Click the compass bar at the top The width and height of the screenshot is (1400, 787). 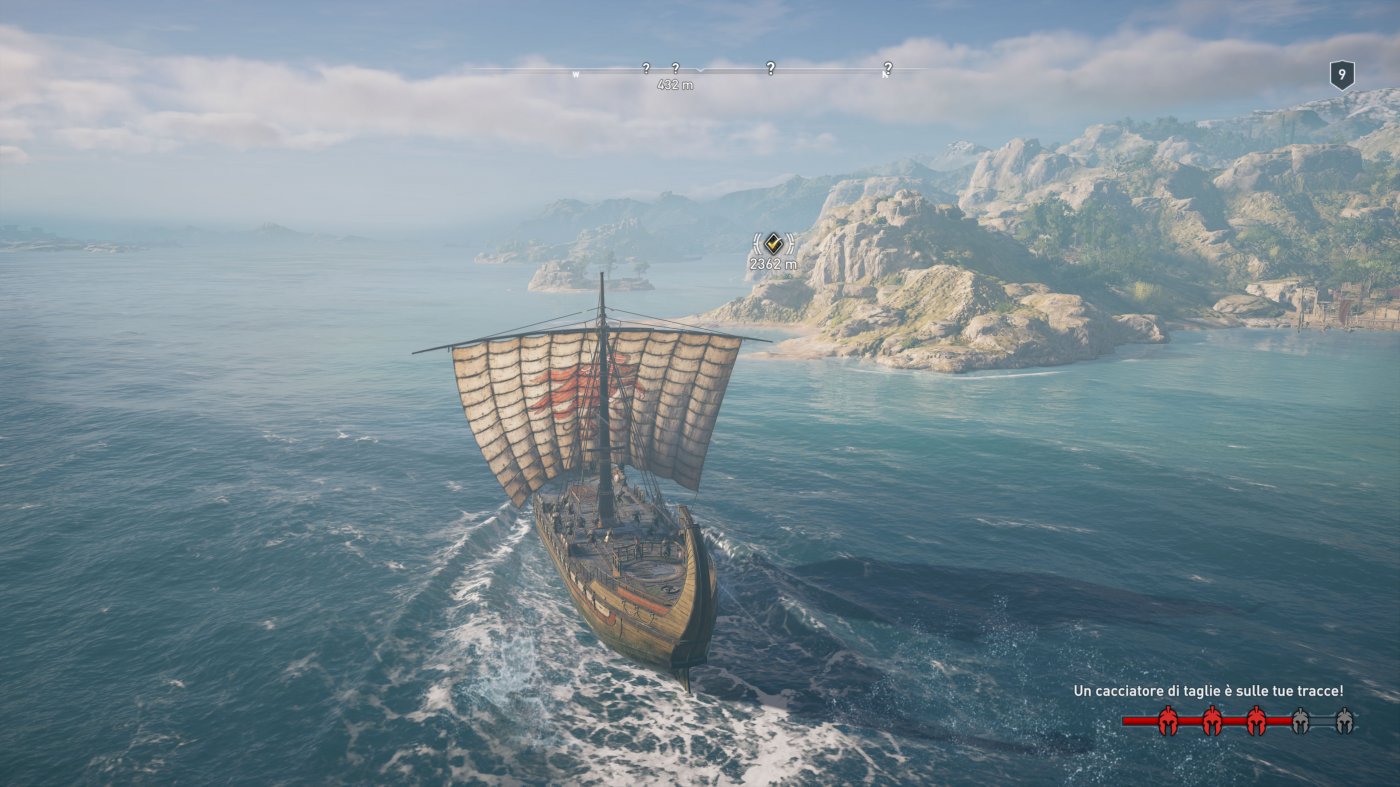pyautogui.click(x=699, y=70)
